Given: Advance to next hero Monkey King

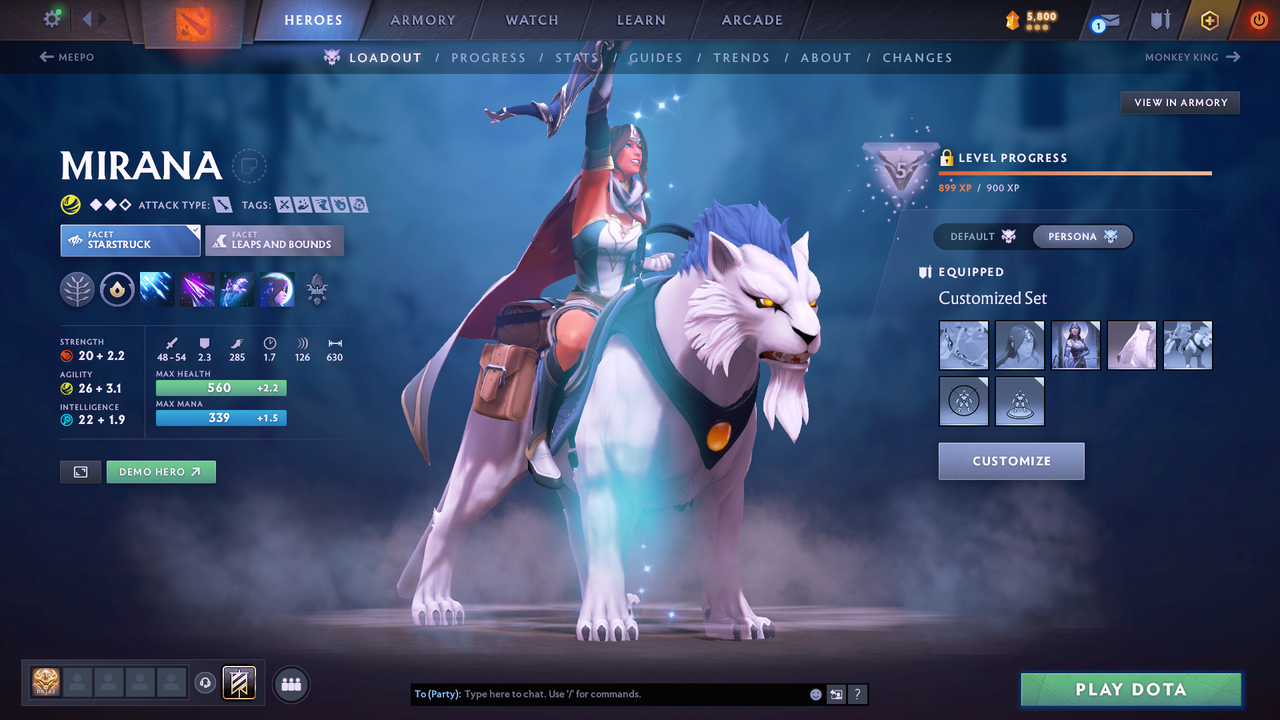Looking at the screenshot, I should [x=1190, y=57].
